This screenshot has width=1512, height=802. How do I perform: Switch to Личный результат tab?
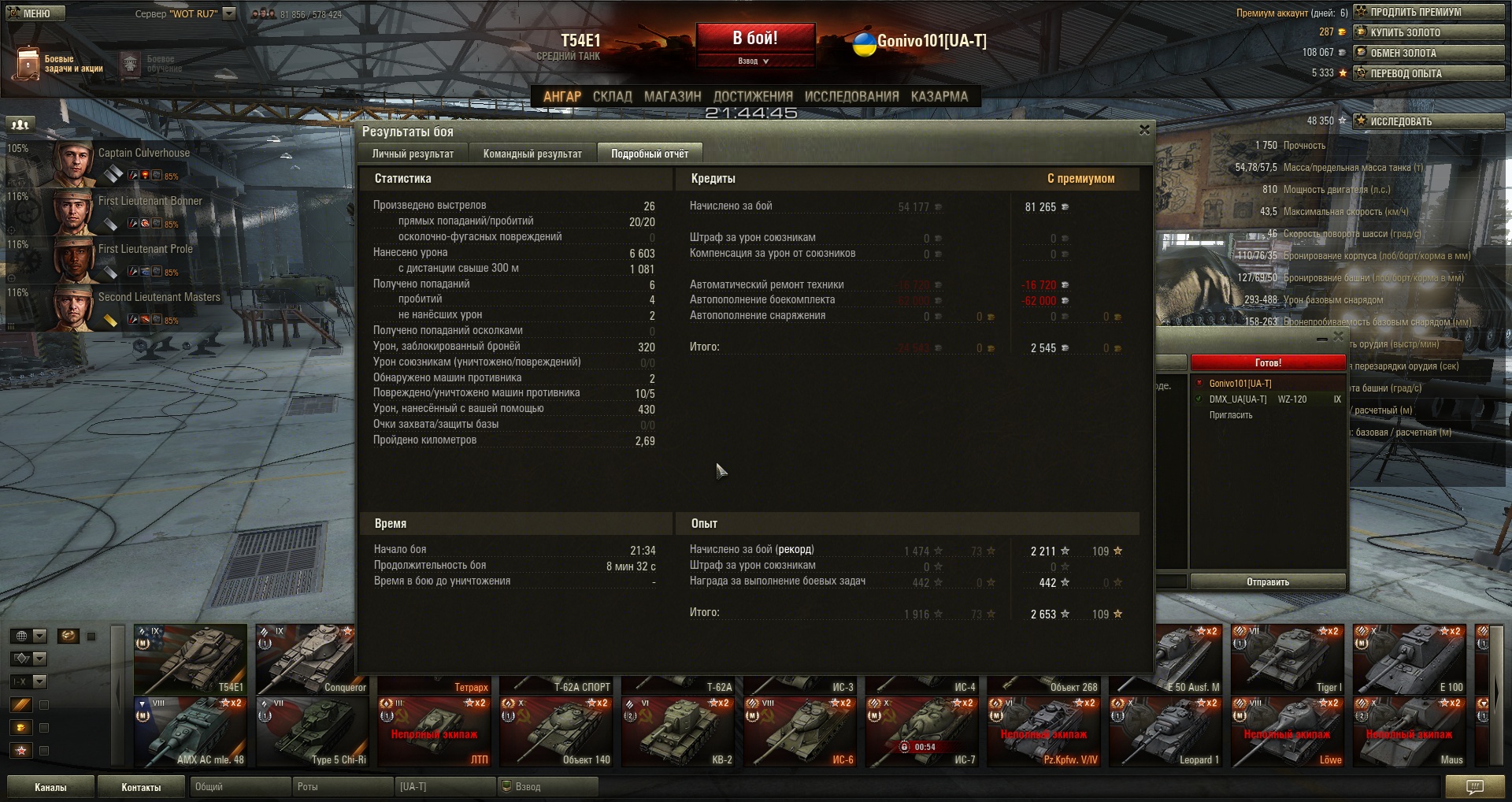pyautogui.click(x=413, y=154)
